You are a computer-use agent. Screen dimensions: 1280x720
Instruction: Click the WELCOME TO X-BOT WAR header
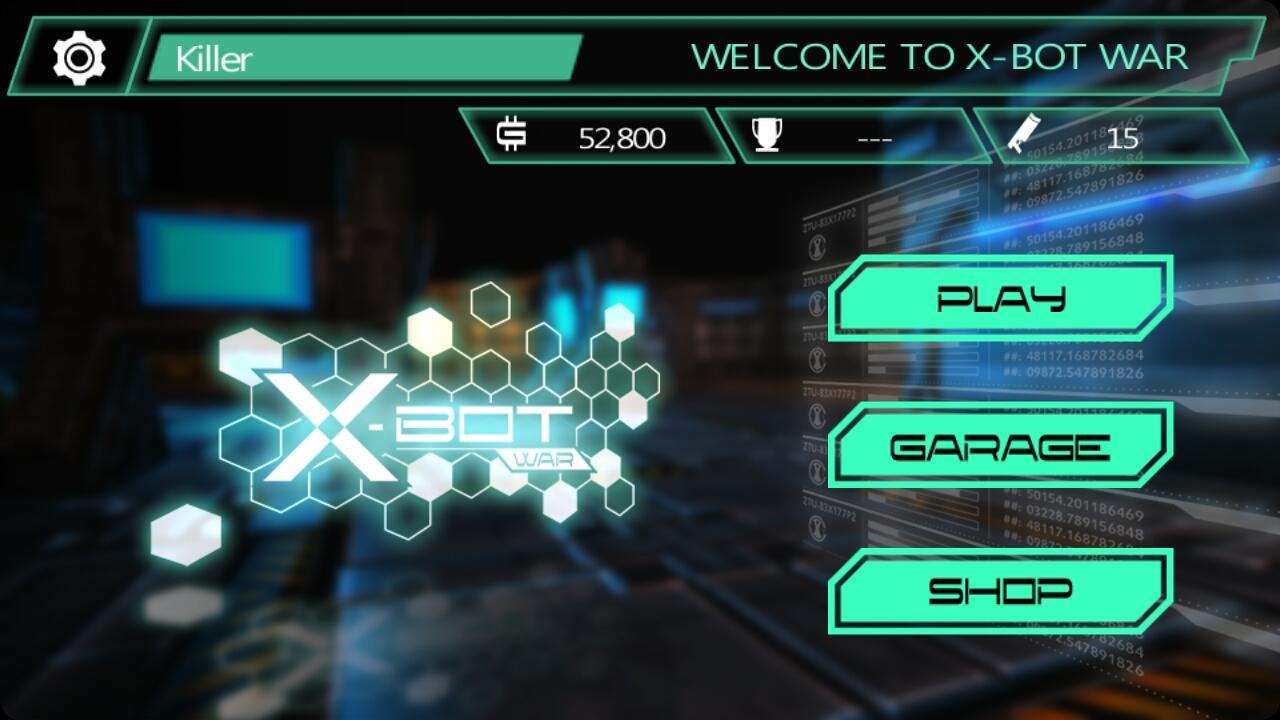(941, 57)
